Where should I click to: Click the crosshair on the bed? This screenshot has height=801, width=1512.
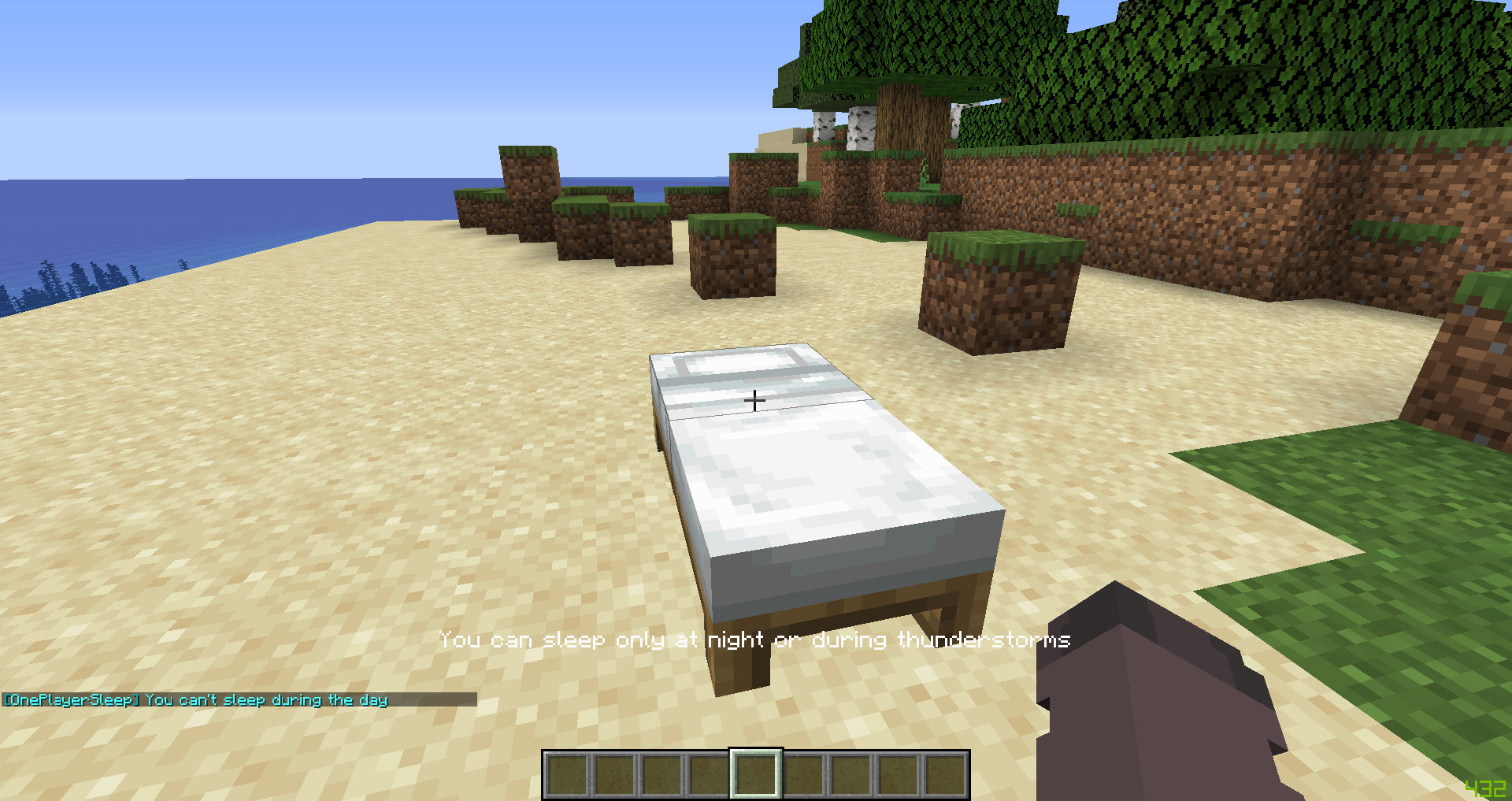click(x=754, y=401)
